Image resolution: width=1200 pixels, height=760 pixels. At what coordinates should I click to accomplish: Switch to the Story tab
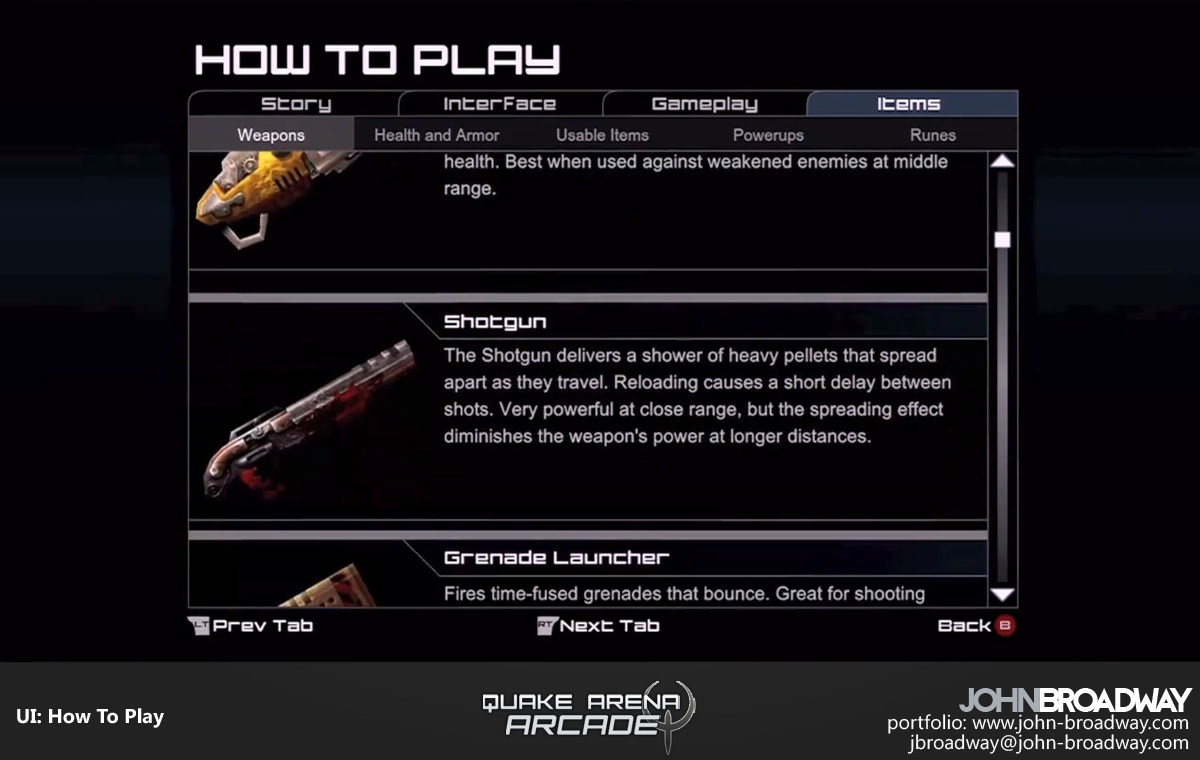tap(295, 104)
